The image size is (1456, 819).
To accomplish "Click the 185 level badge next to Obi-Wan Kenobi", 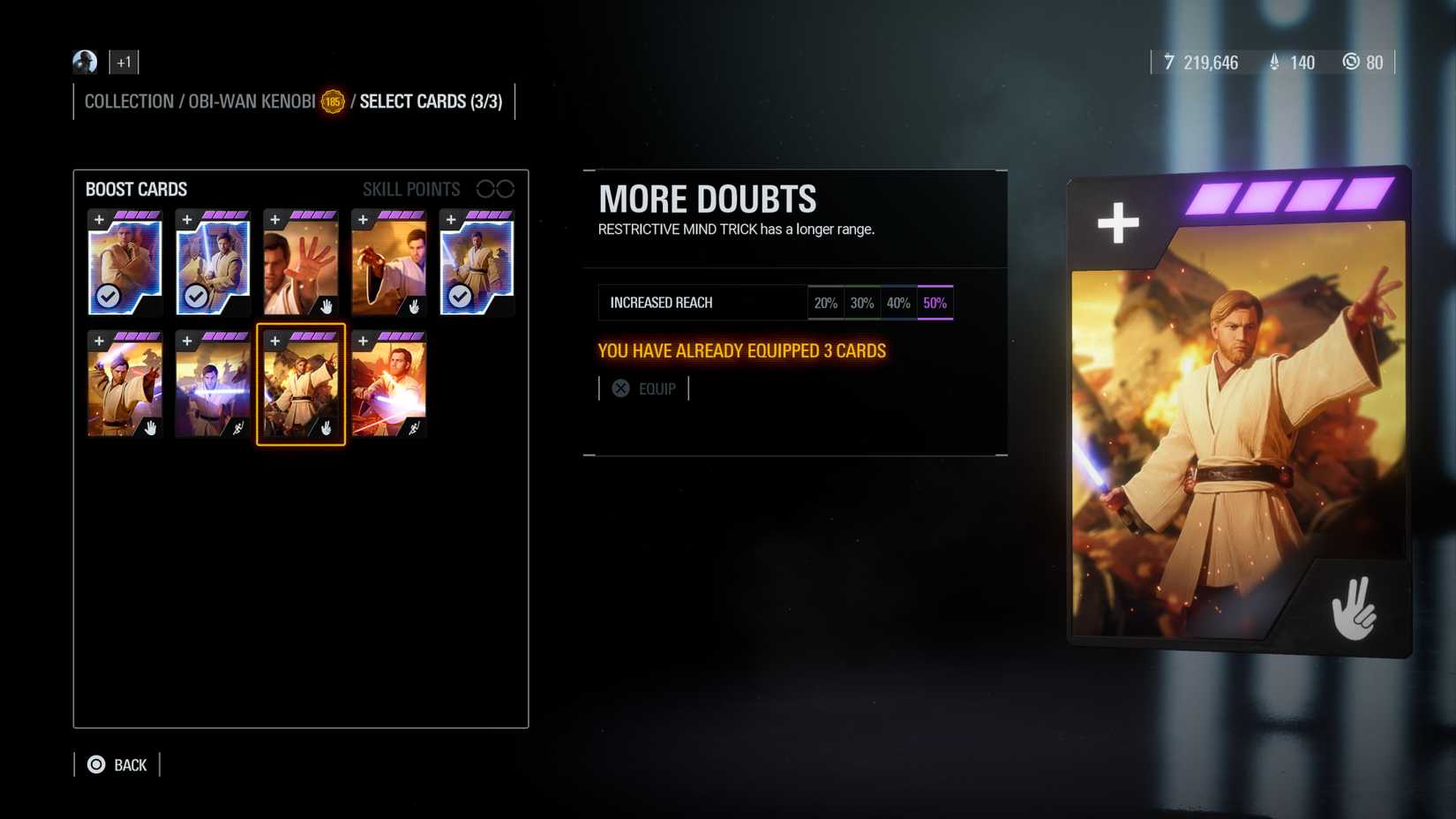I will point(333,101).
